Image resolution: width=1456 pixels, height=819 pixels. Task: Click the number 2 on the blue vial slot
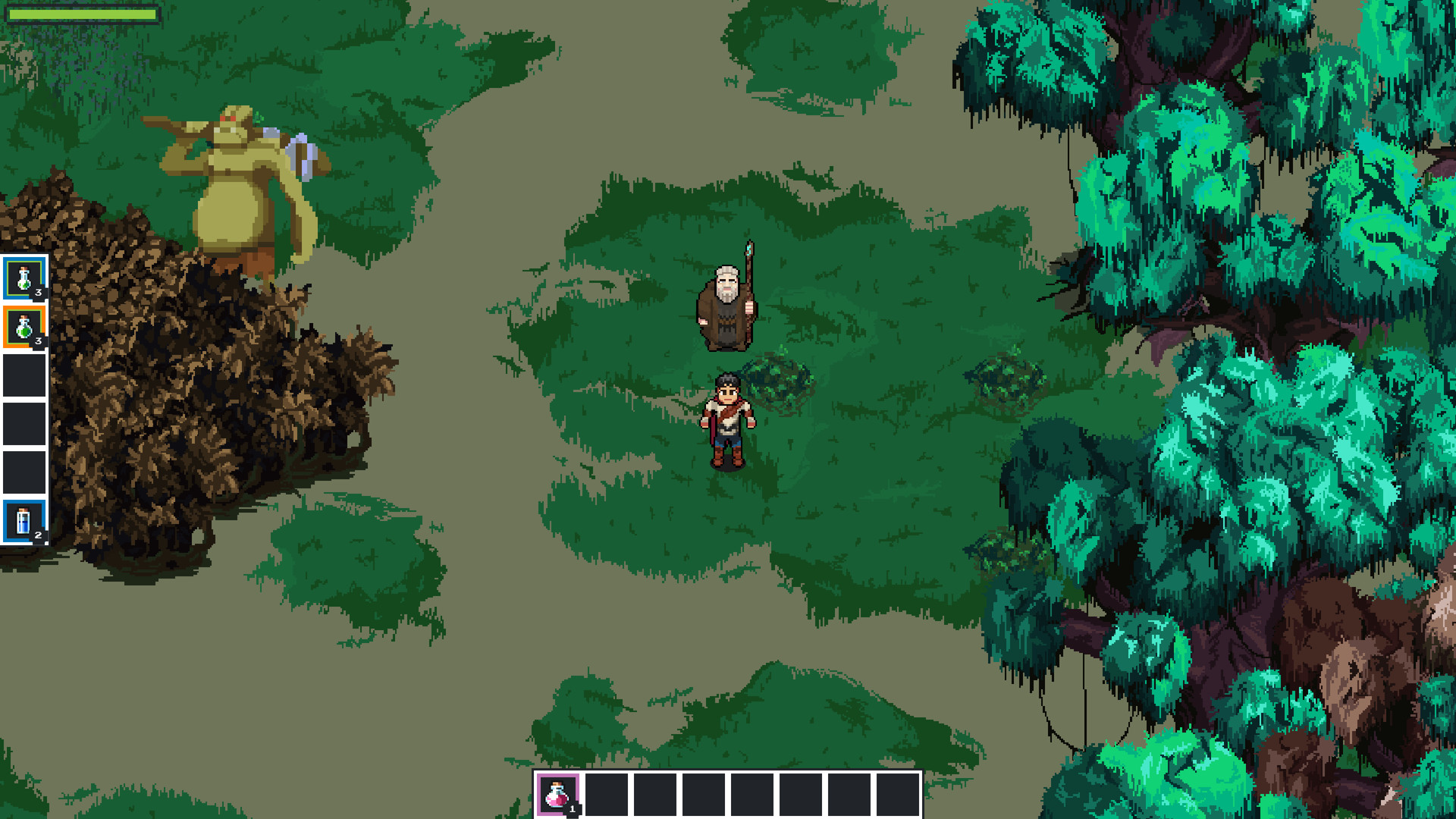tap(38, 535)
